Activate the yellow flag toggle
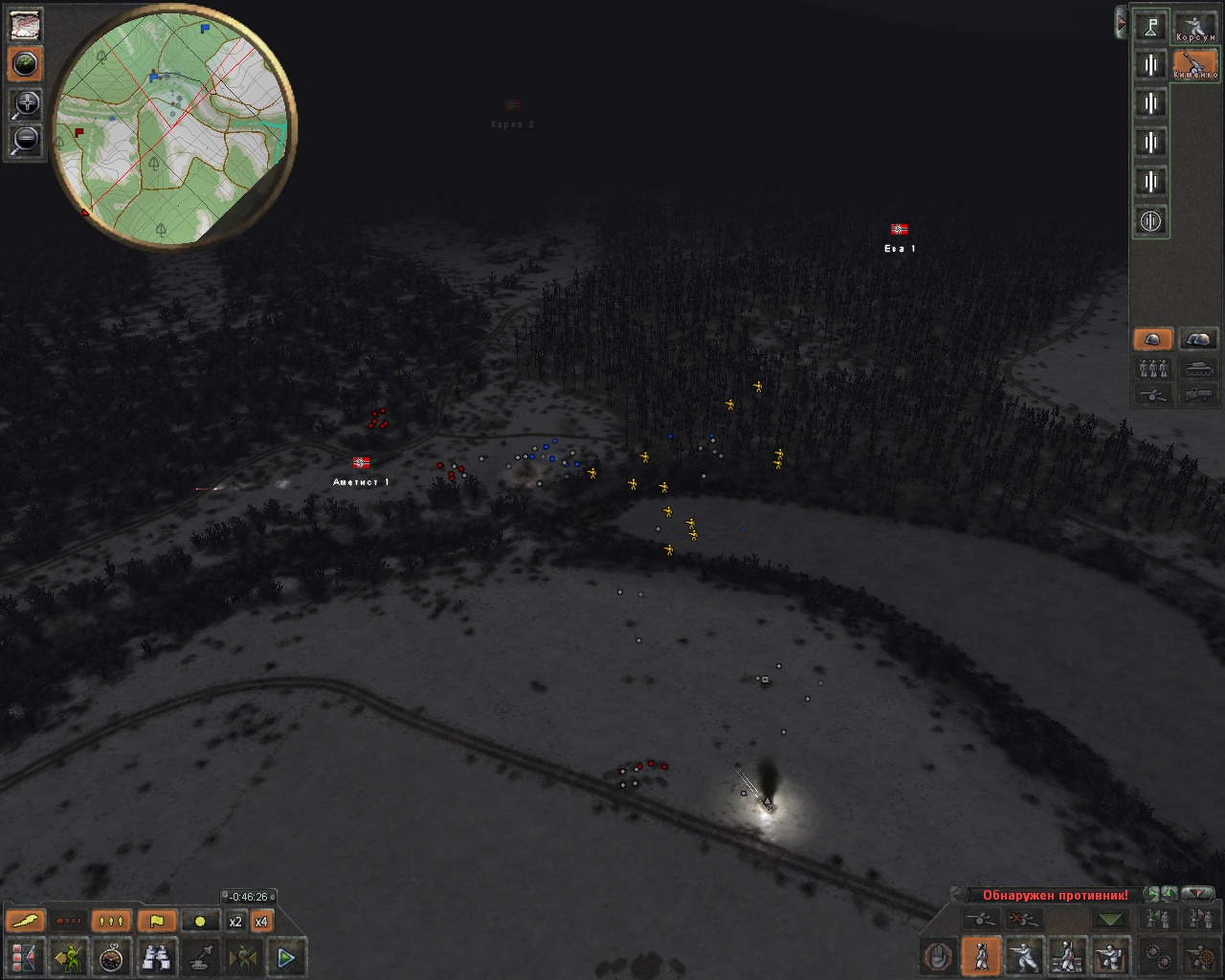Screen dimensions: 1225x980 pos(157,922)
